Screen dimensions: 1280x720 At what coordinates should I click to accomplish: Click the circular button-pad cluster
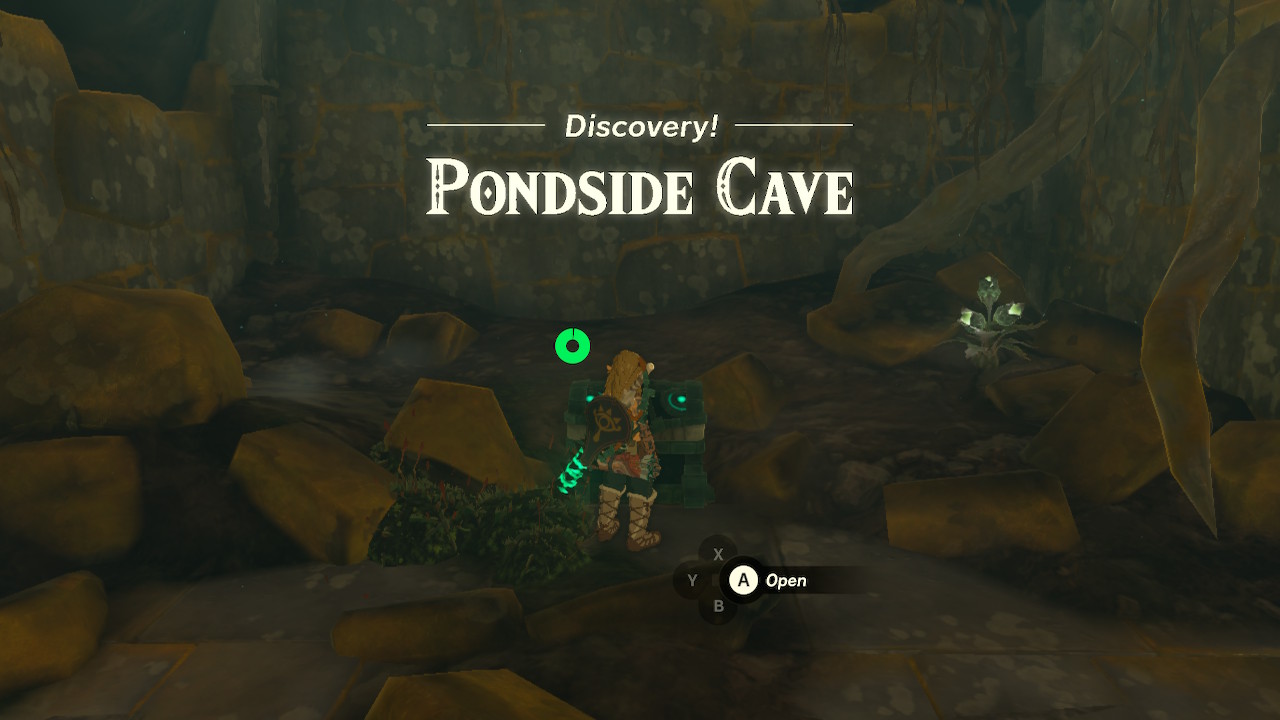(x=717, y=578)
